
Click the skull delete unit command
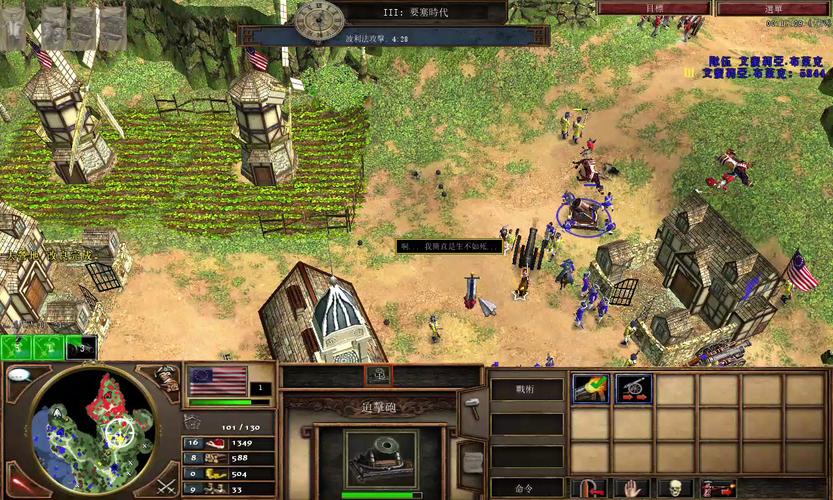(x=675, y=489)
